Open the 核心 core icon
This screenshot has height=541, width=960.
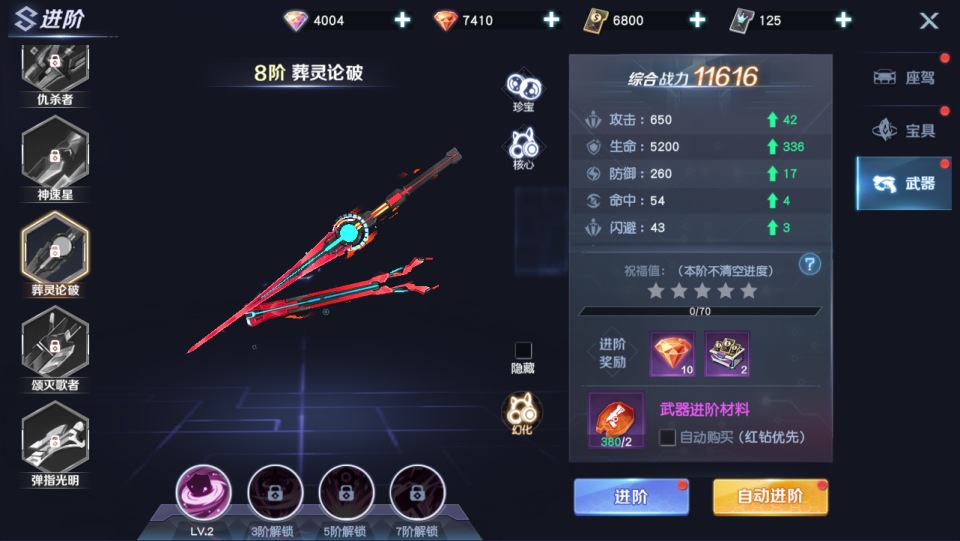pyautogui.click(x=523, y=146)
